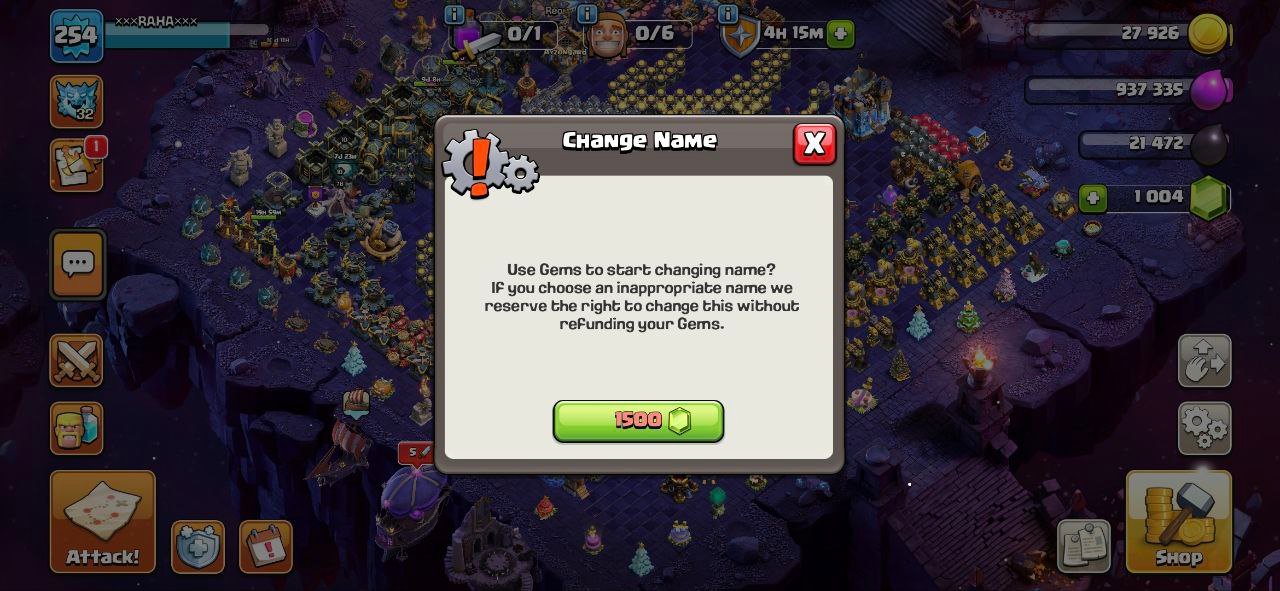Open the chat speech bubble

pyautogui.click(x=77, y=264)
